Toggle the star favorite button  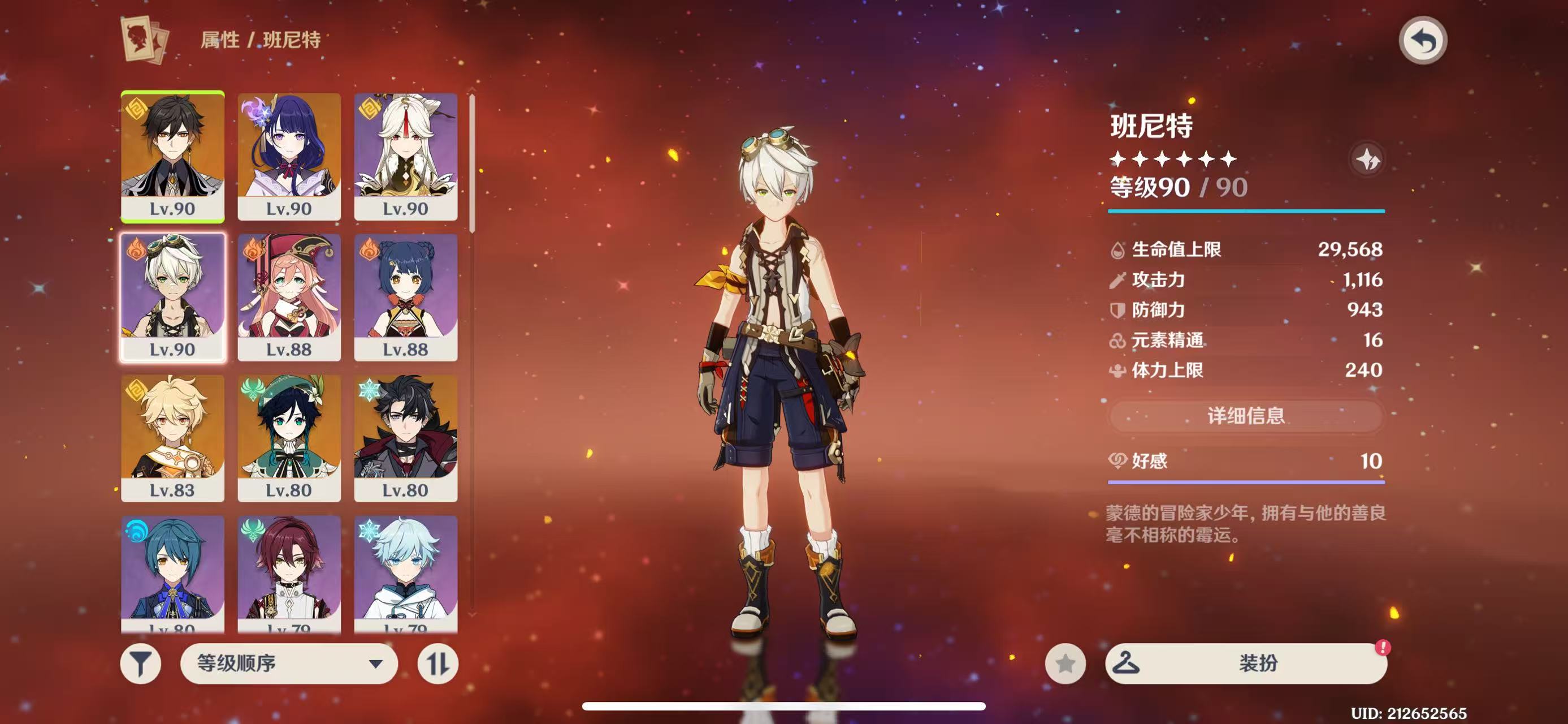coord(1065,663)
